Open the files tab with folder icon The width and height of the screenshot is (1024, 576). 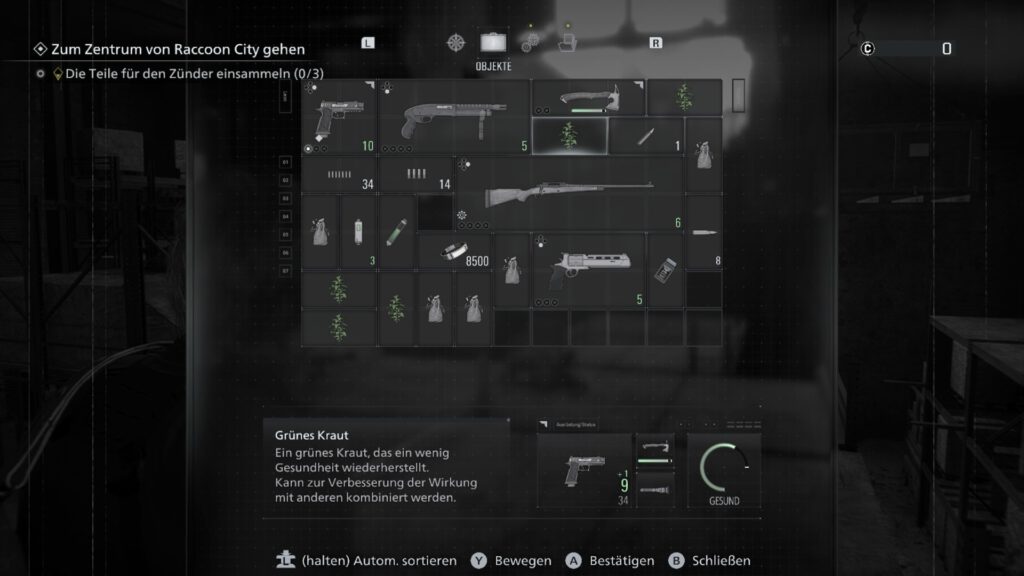click(x=565, y=43)
